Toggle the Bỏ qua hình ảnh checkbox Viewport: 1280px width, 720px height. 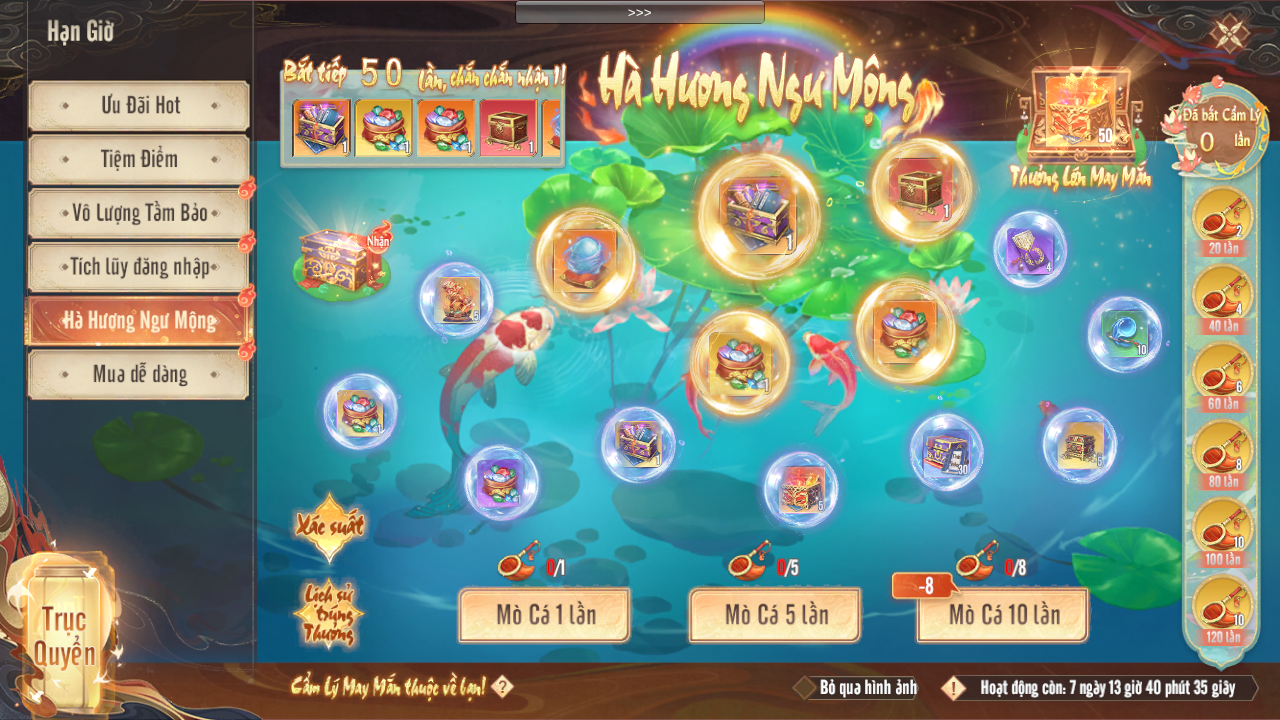(806, 688)
